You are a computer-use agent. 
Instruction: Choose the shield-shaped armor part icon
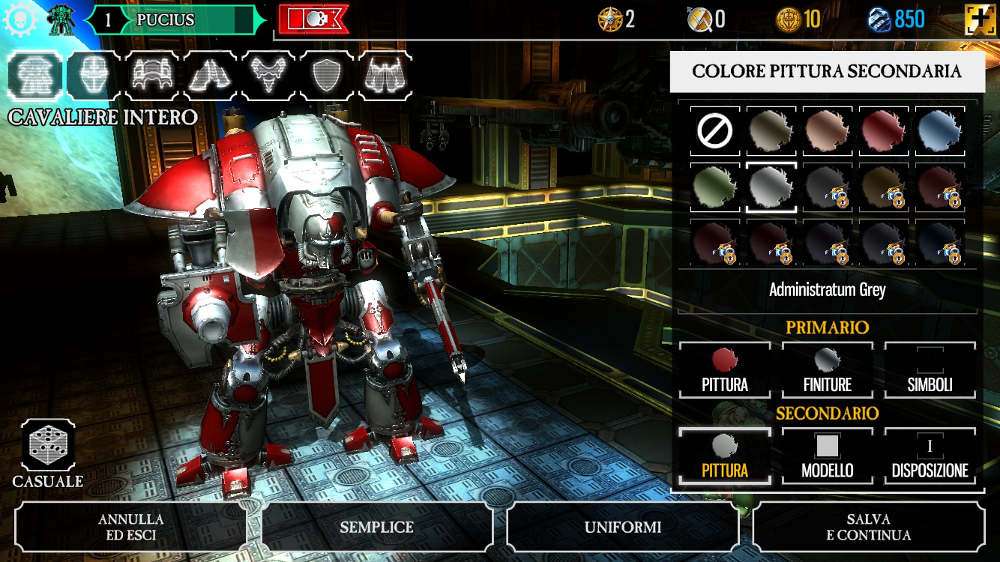click(x=327, y=74)
